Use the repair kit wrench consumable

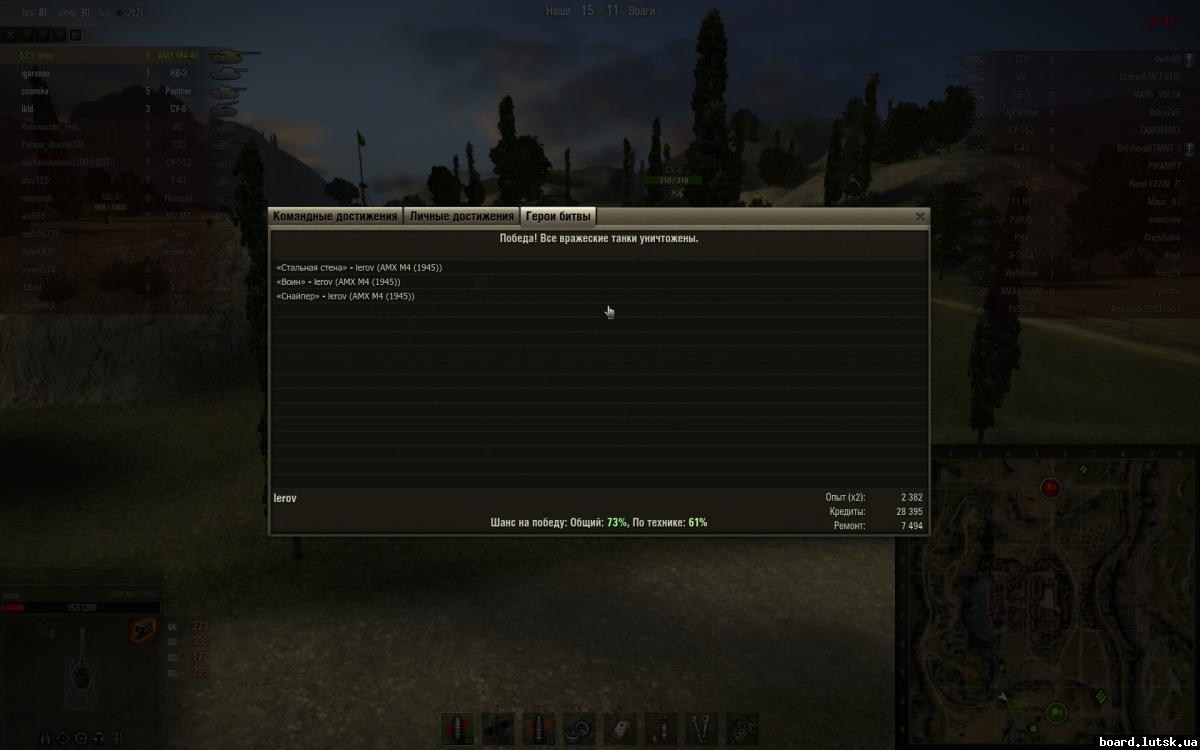702,729
